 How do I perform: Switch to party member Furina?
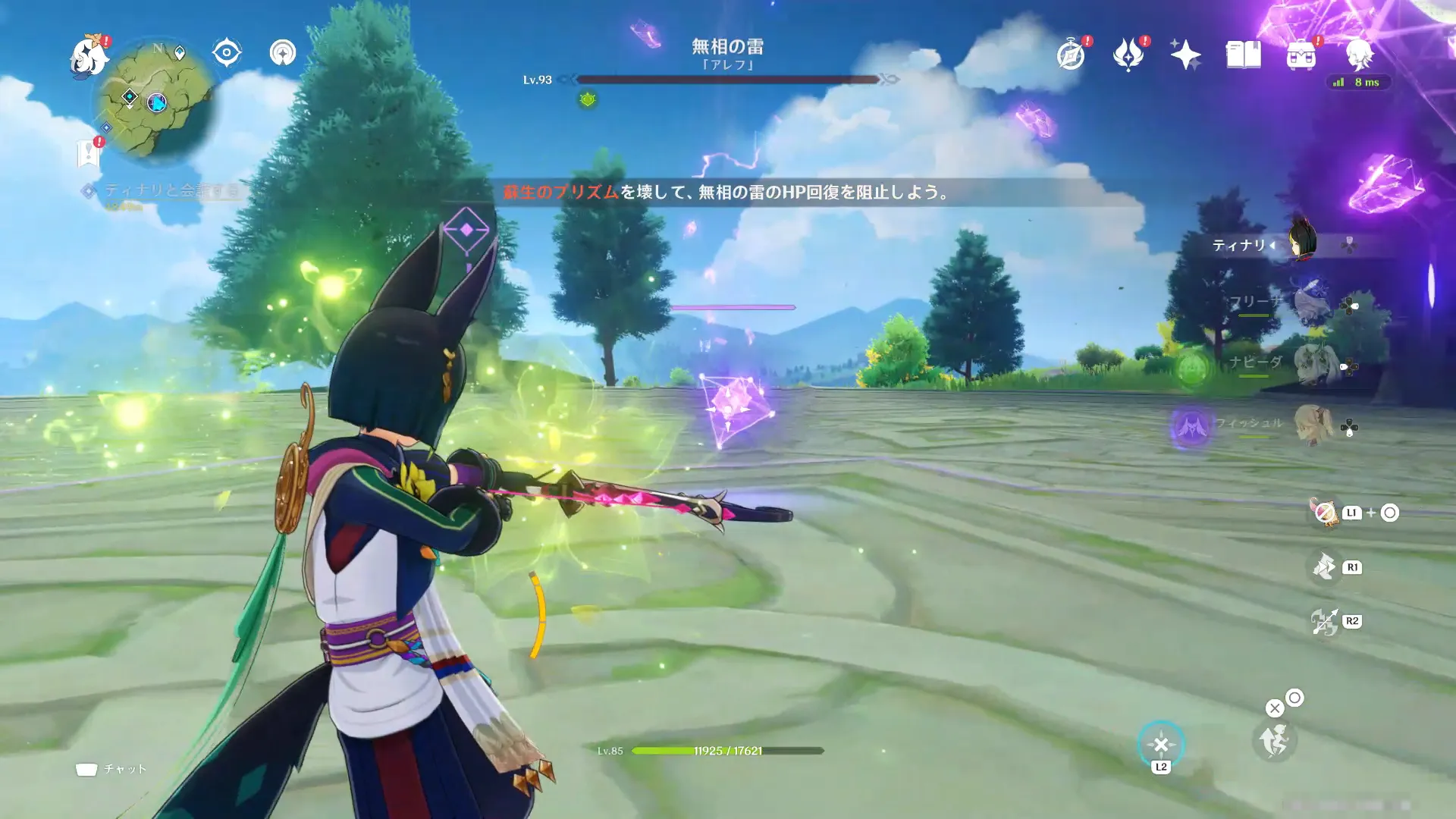[1312, 304]
